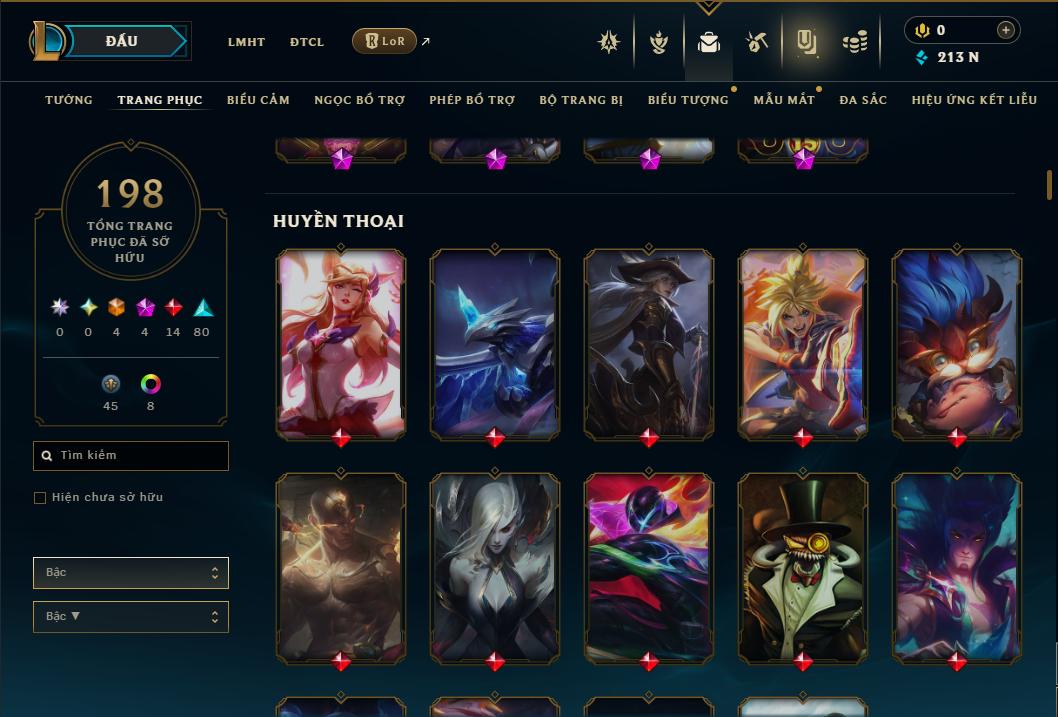
Task: Switch to the BIỂU TƯỢNG tab
Action: (x=688, y=100)
